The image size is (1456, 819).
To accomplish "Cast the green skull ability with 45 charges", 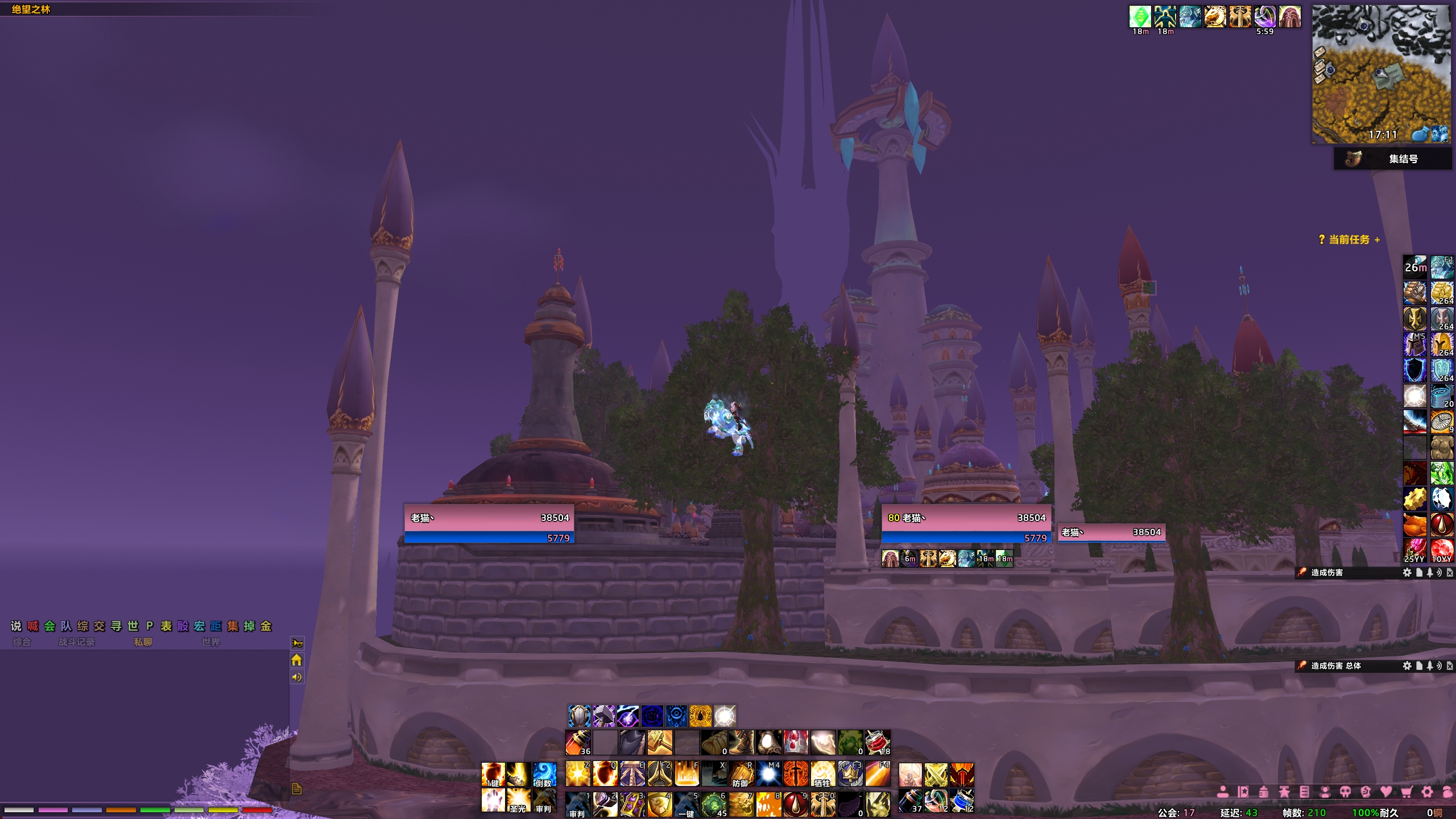I will tap(714, 804).
